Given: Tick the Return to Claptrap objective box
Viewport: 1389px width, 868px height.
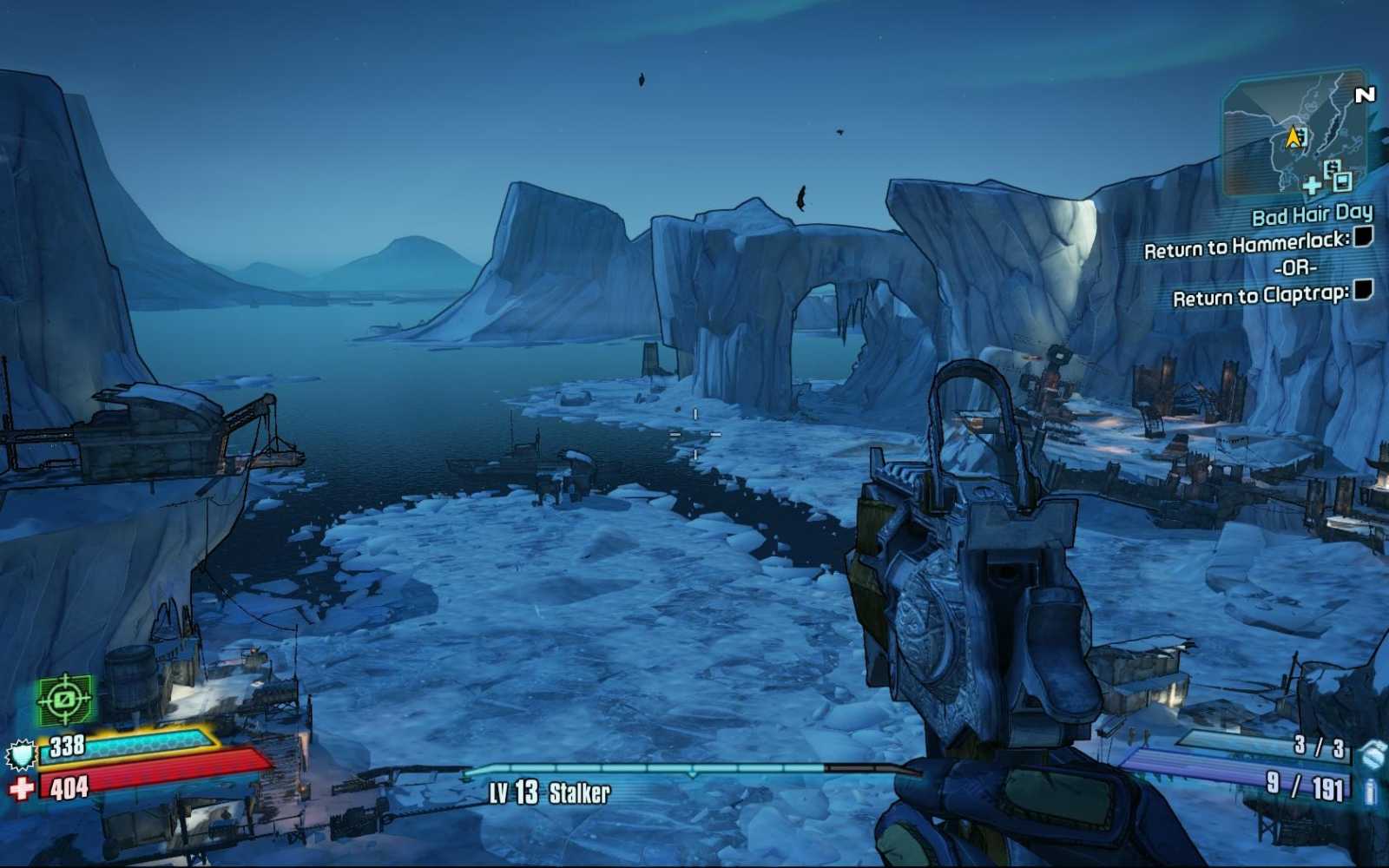Looking at the screenshot, I should 1363,290.
